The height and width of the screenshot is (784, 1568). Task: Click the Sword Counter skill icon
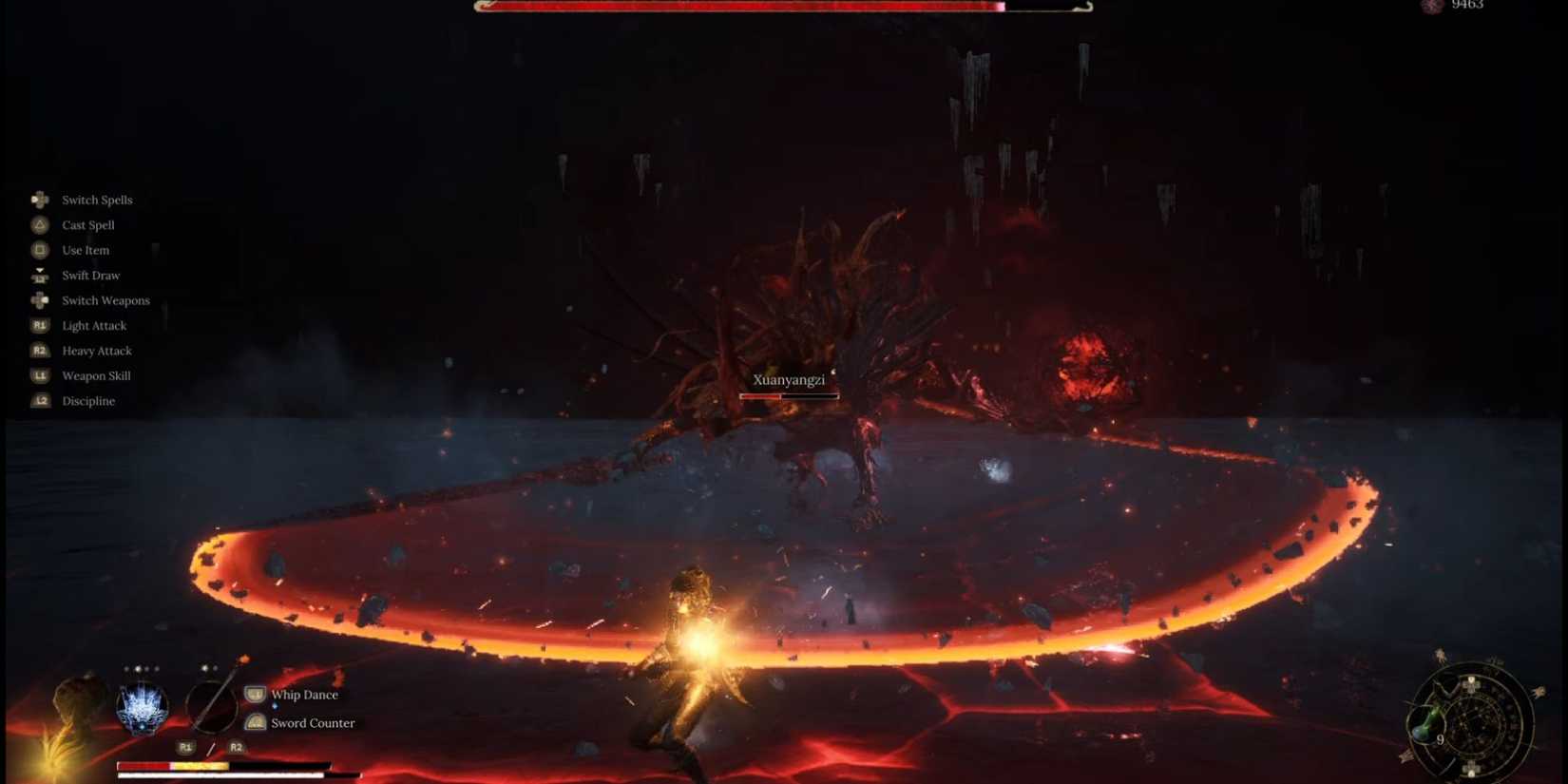click(255, 722)
